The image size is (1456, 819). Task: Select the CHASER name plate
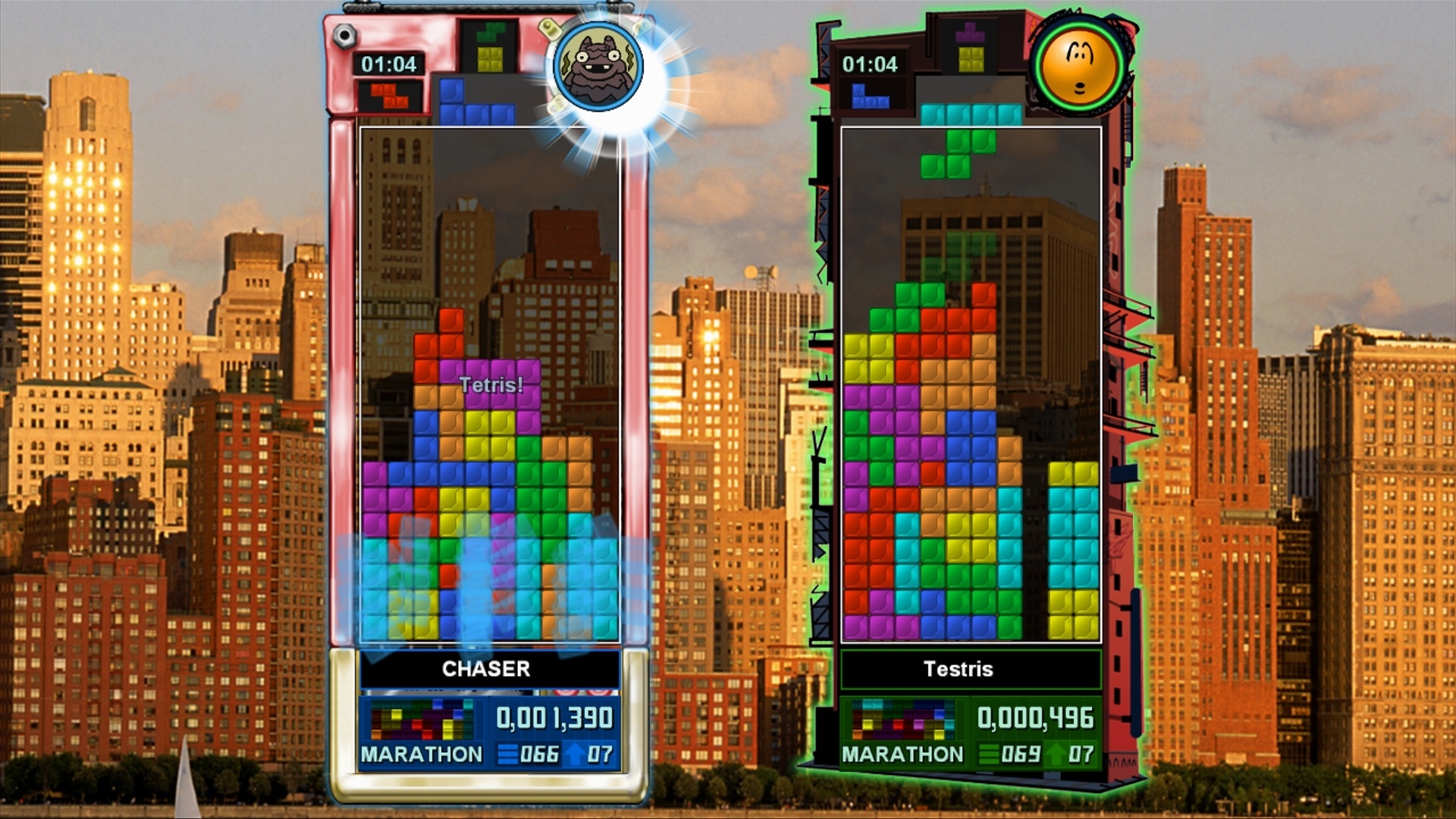[488, 670]
